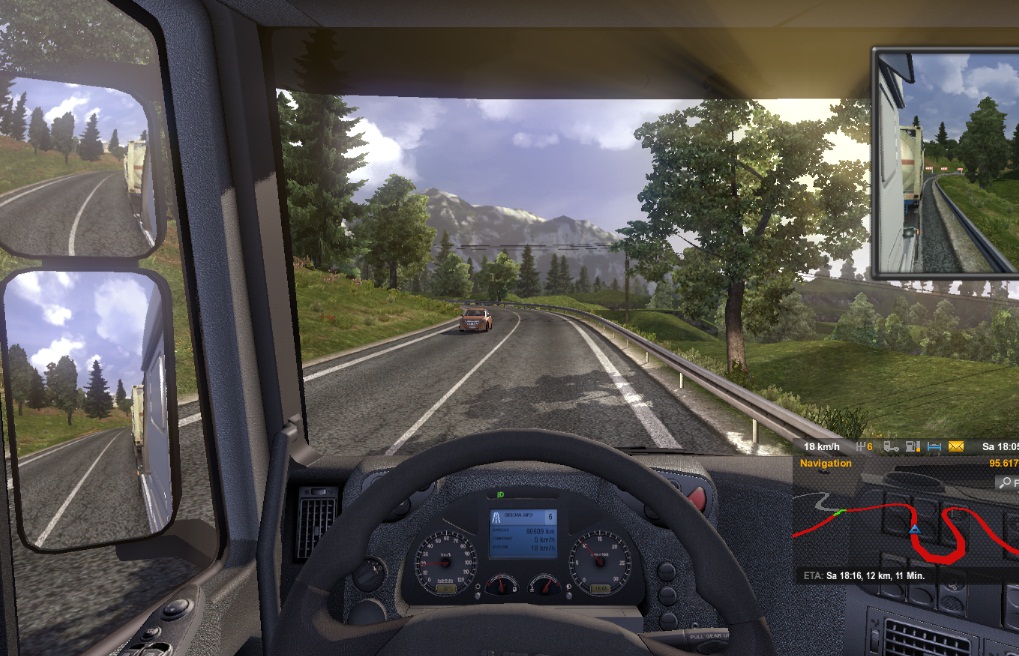
Task: Click the magnifier zoom button on map
Action: pyautogui.click(x=1006, y=482)
